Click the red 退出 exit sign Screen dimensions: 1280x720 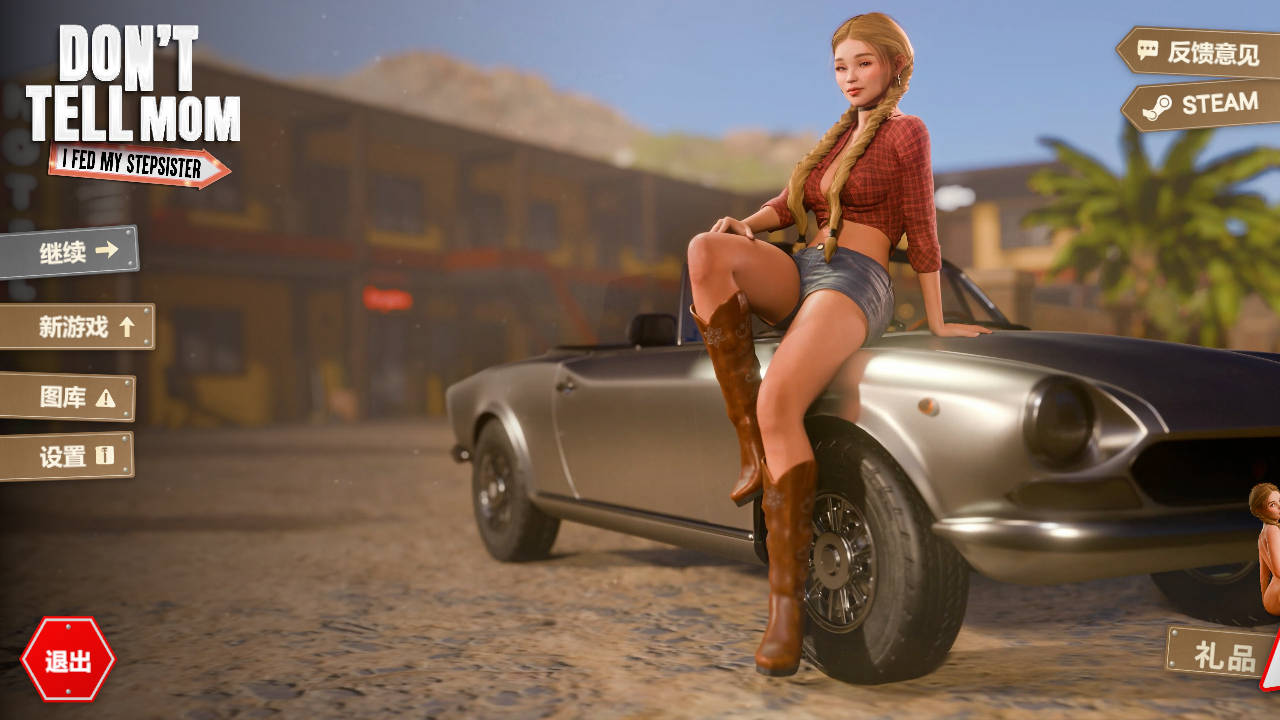point(68,660)
